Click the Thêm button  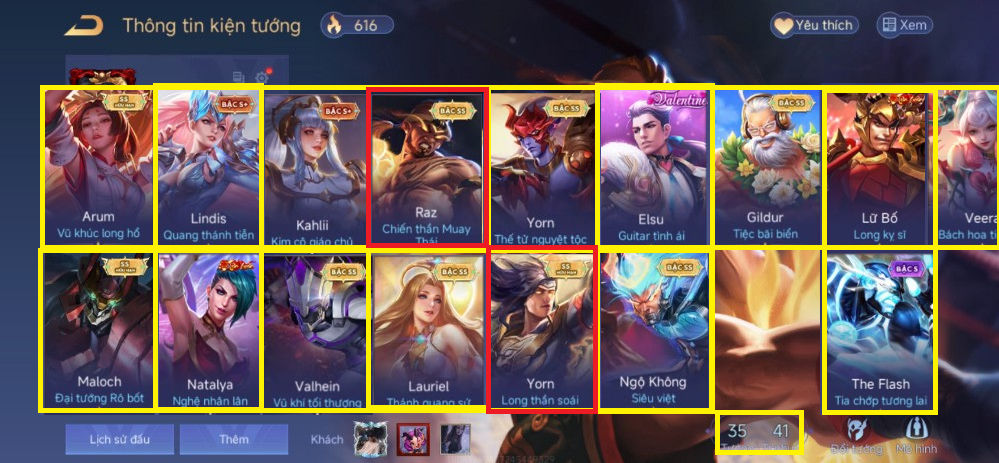click(233, 439)
